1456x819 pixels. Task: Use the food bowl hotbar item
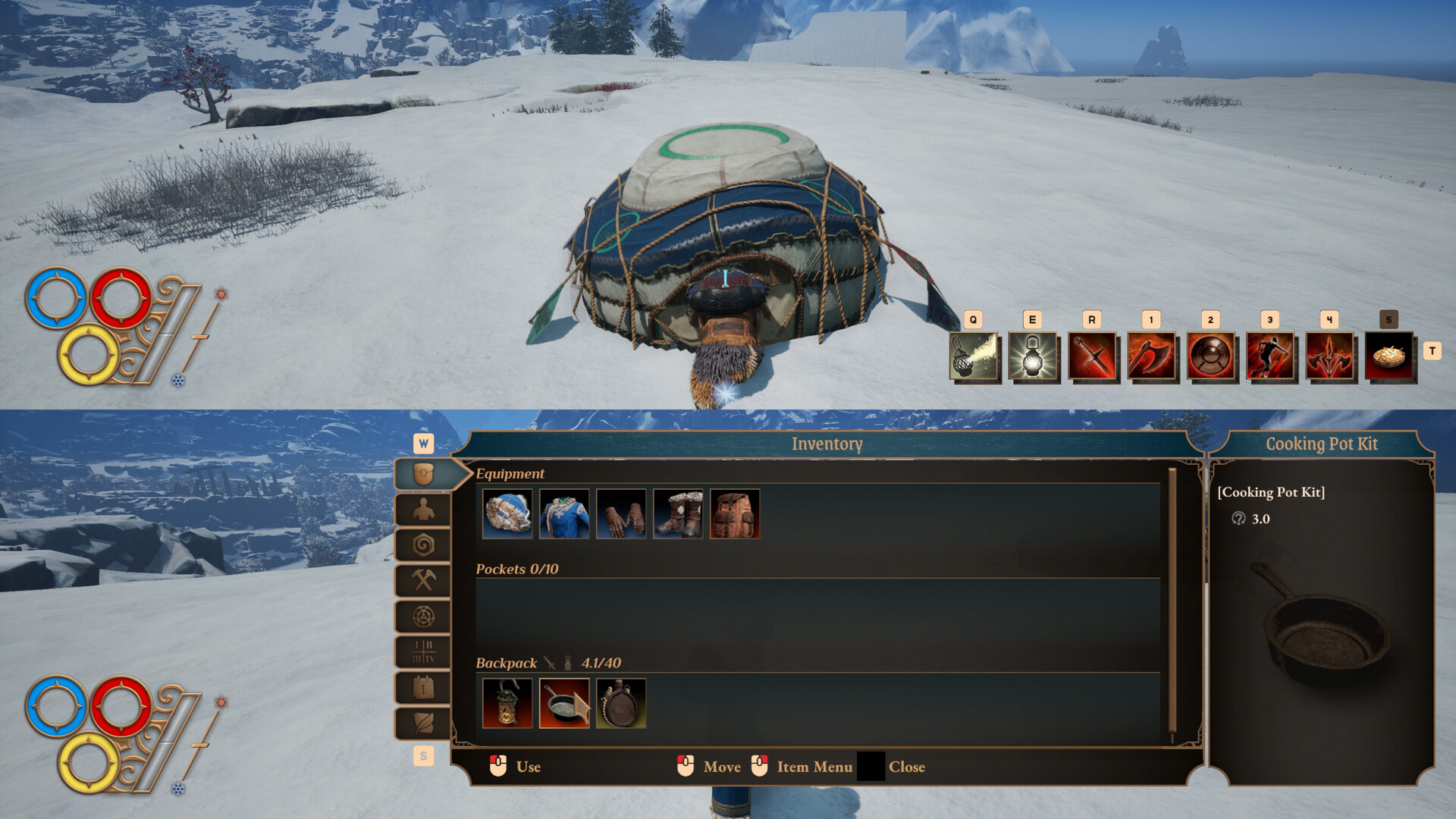tap(1389, 356)
